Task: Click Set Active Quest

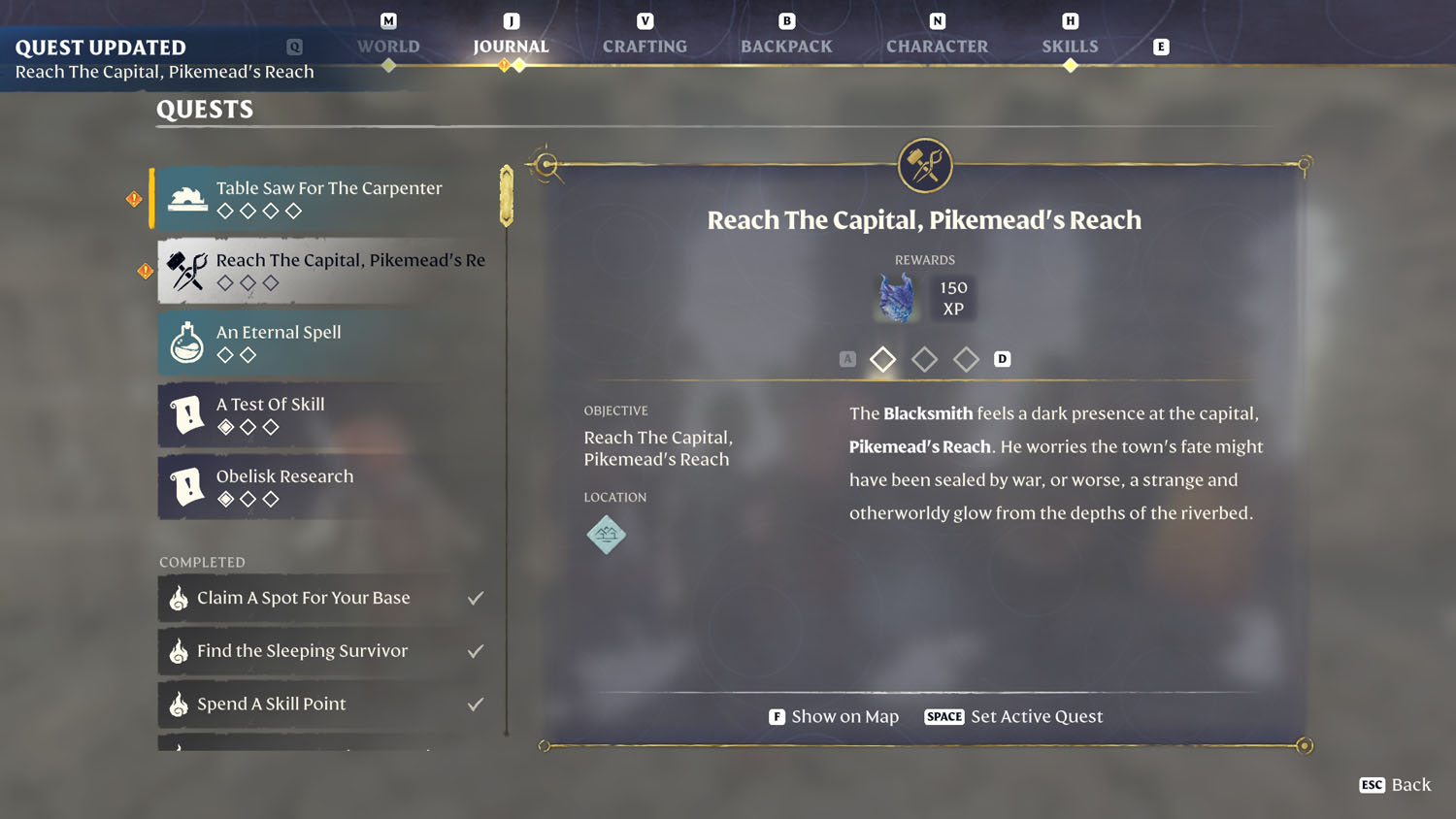Action: point(1036,716)
